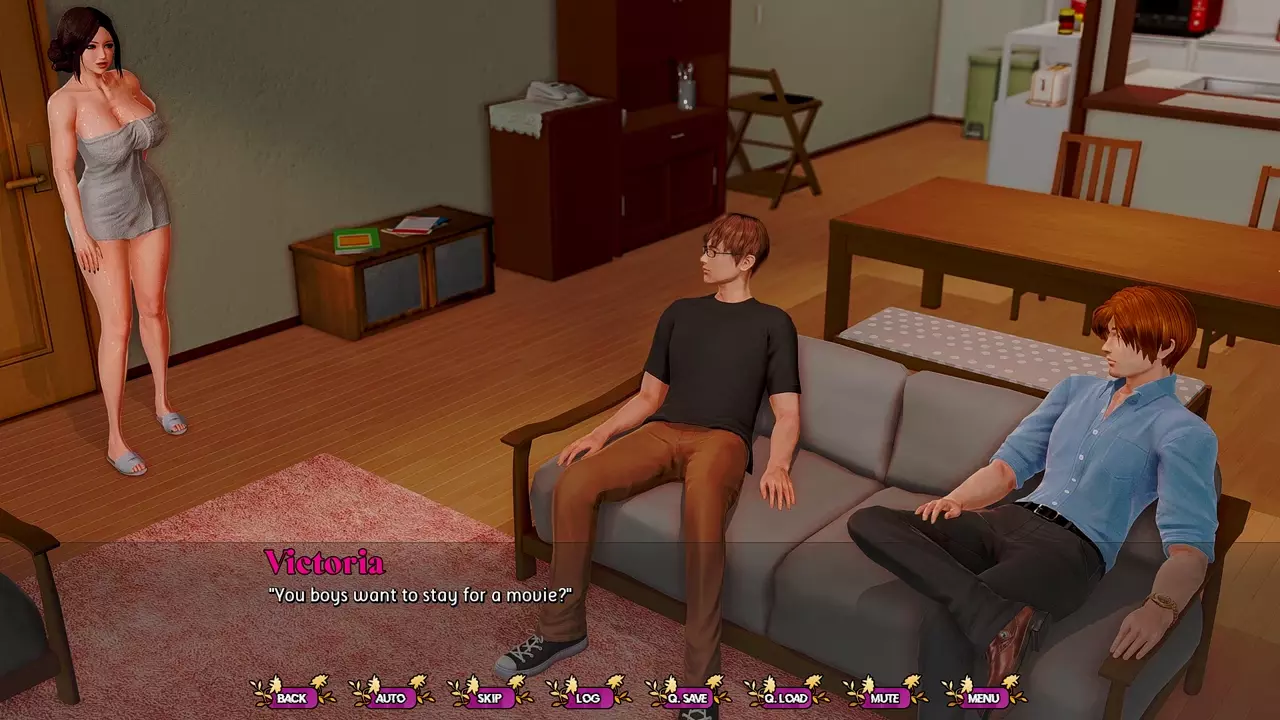This screenshot has height=720, width=1280.
Task: Quick load with Q. LOAD
Action: point(786,697)
